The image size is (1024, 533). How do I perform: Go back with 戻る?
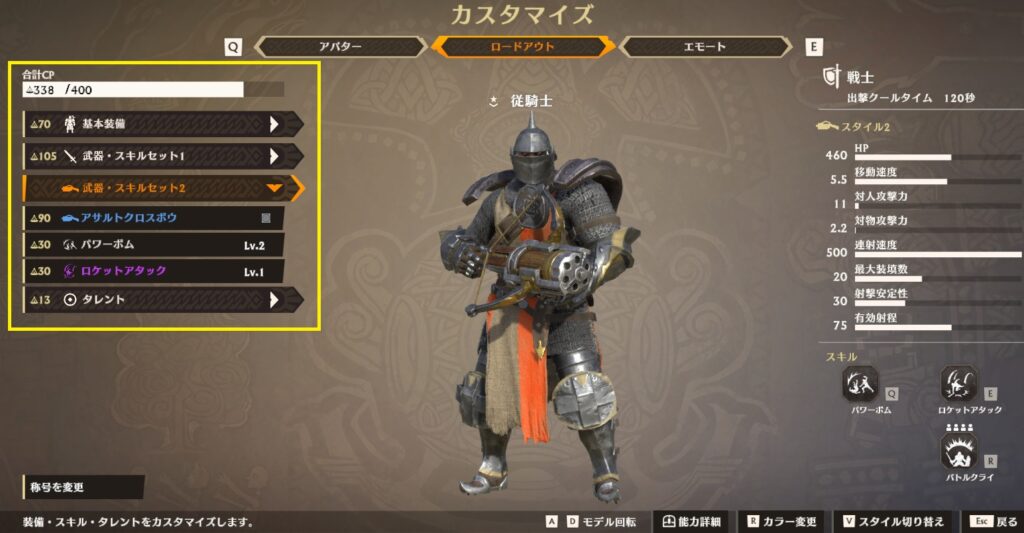[x=994, y=522]
